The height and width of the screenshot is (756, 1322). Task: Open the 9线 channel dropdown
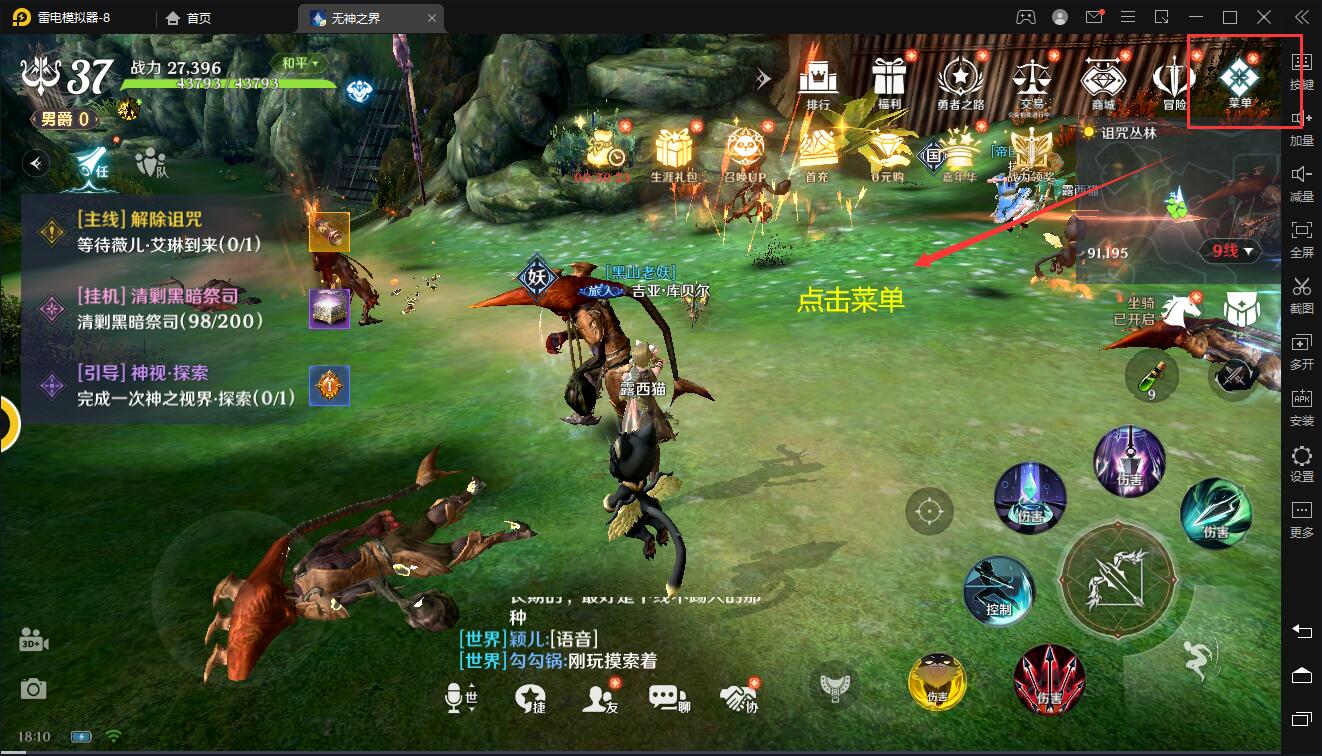[x=1230, y=251]
